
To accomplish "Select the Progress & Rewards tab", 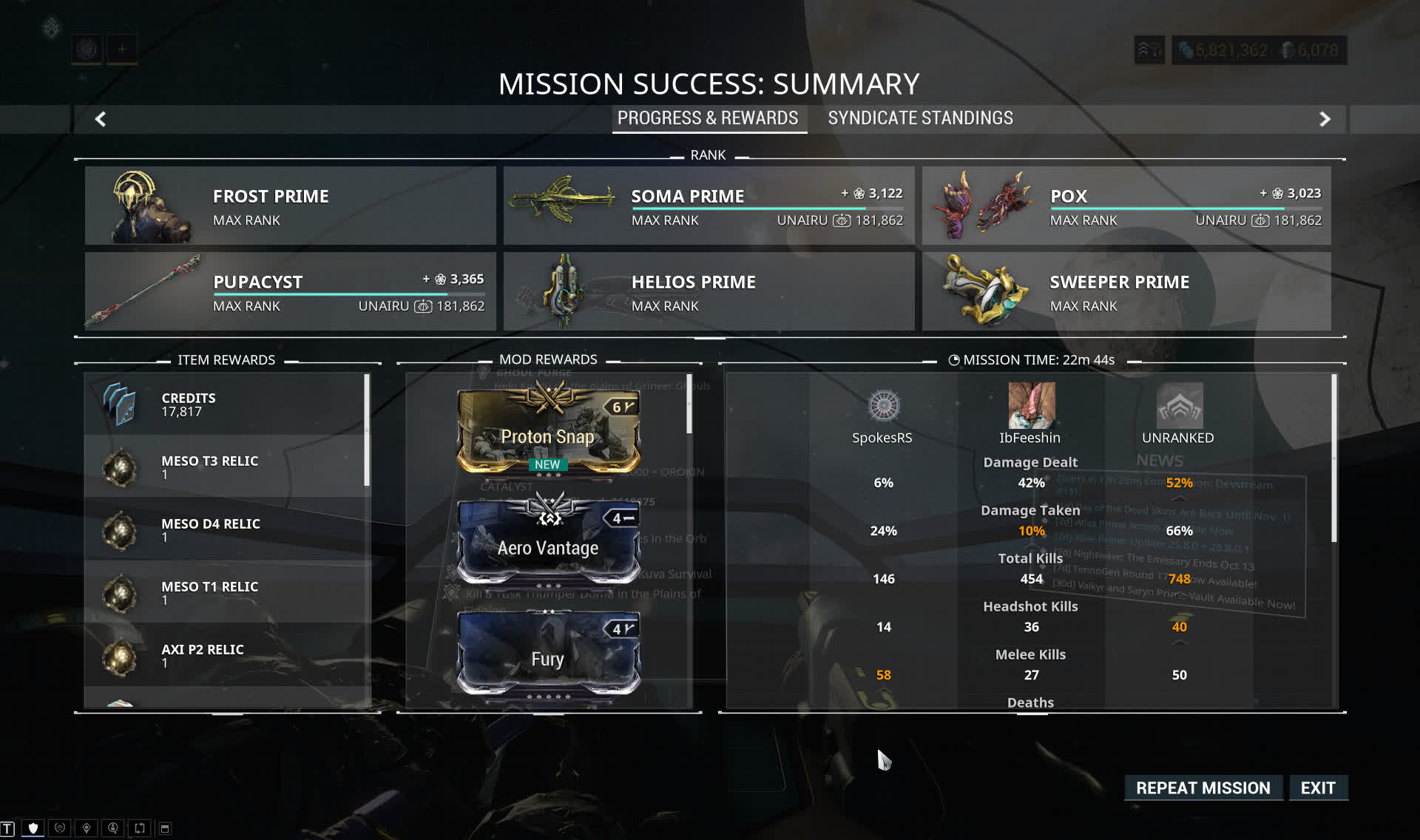I will pos(708,118).
